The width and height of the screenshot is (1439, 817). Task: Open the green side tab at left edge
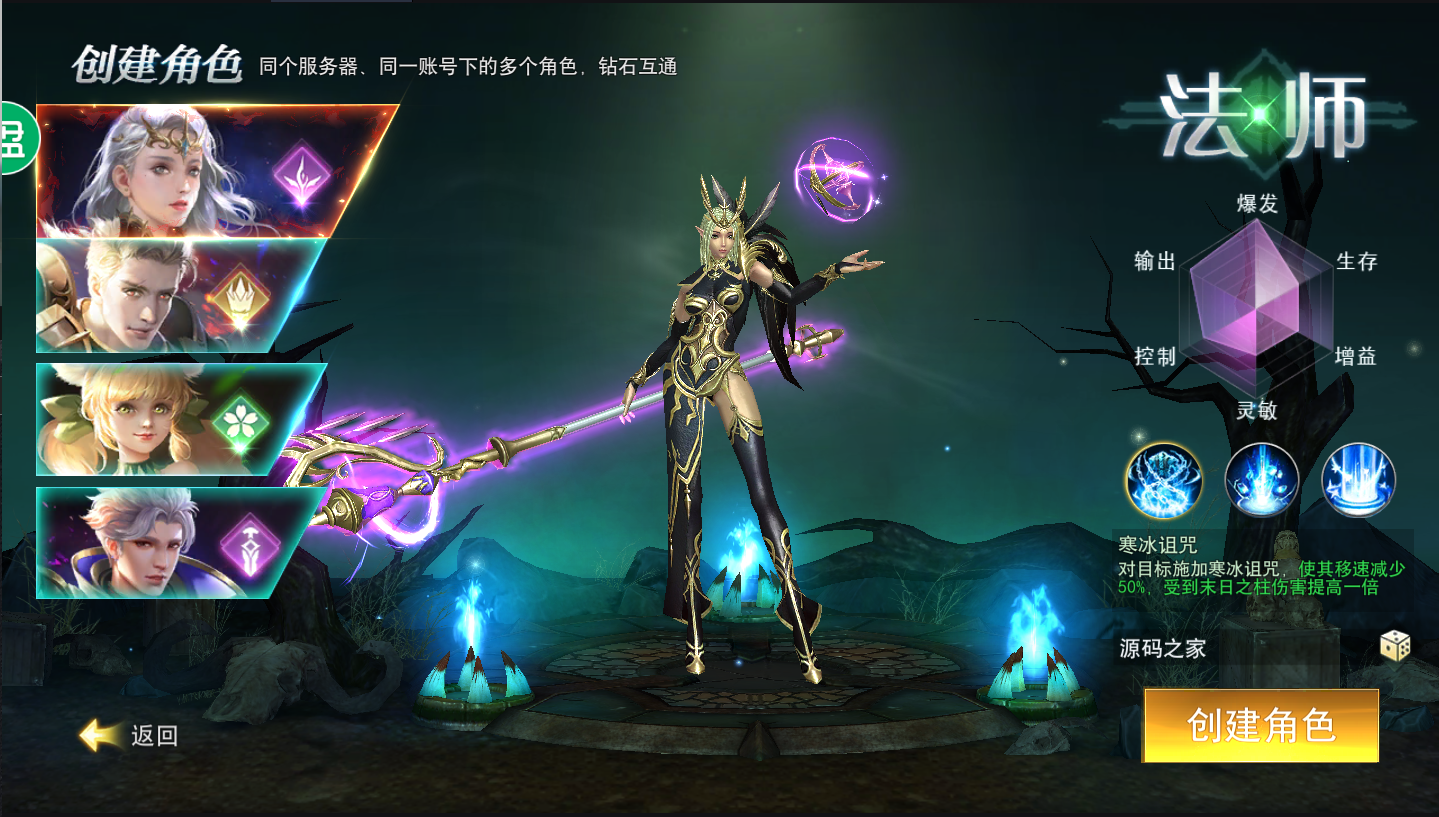16,137
